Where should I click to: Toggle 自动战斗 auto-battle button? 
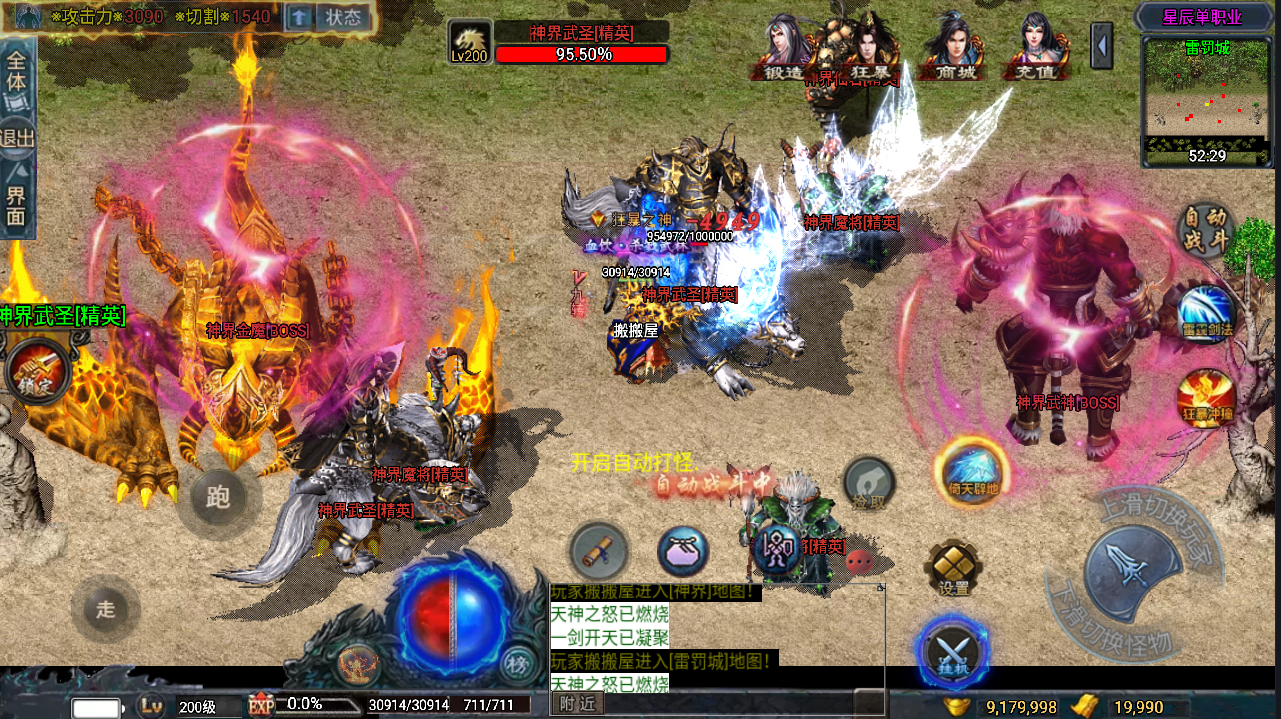click(x=1205, y=230)
